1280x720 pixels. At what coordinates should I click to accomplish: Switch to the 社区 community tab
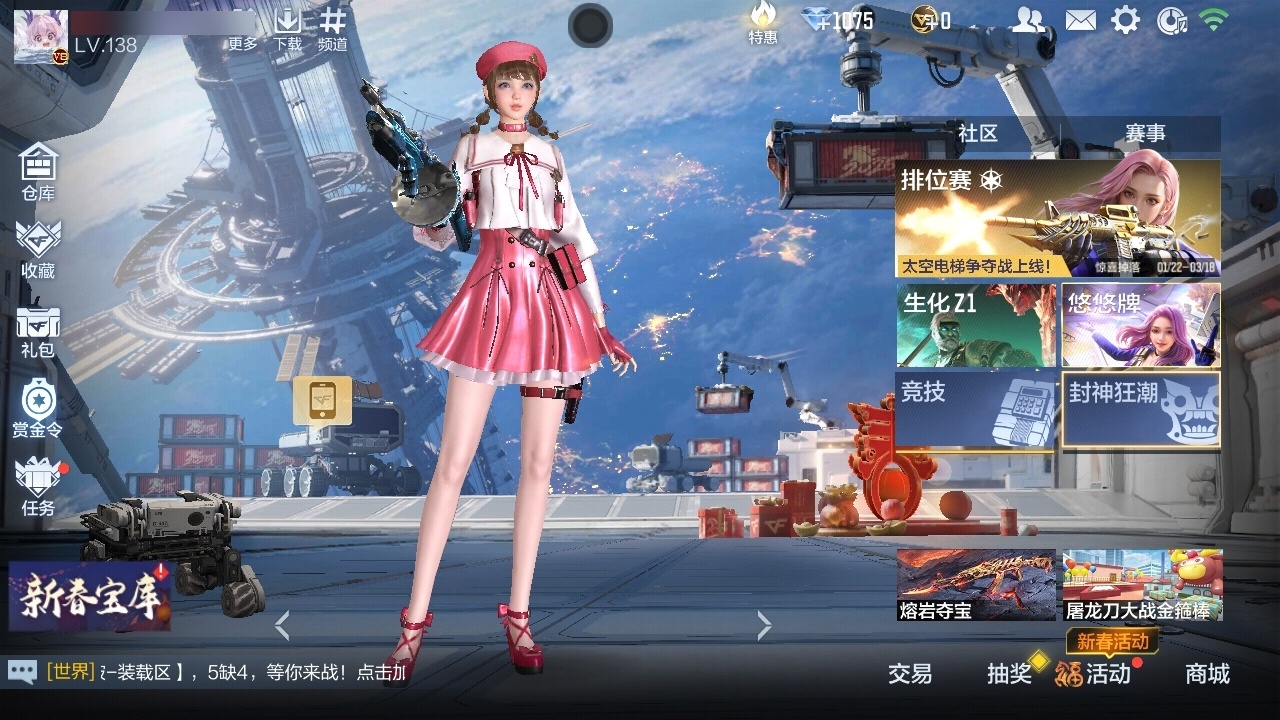977,133
